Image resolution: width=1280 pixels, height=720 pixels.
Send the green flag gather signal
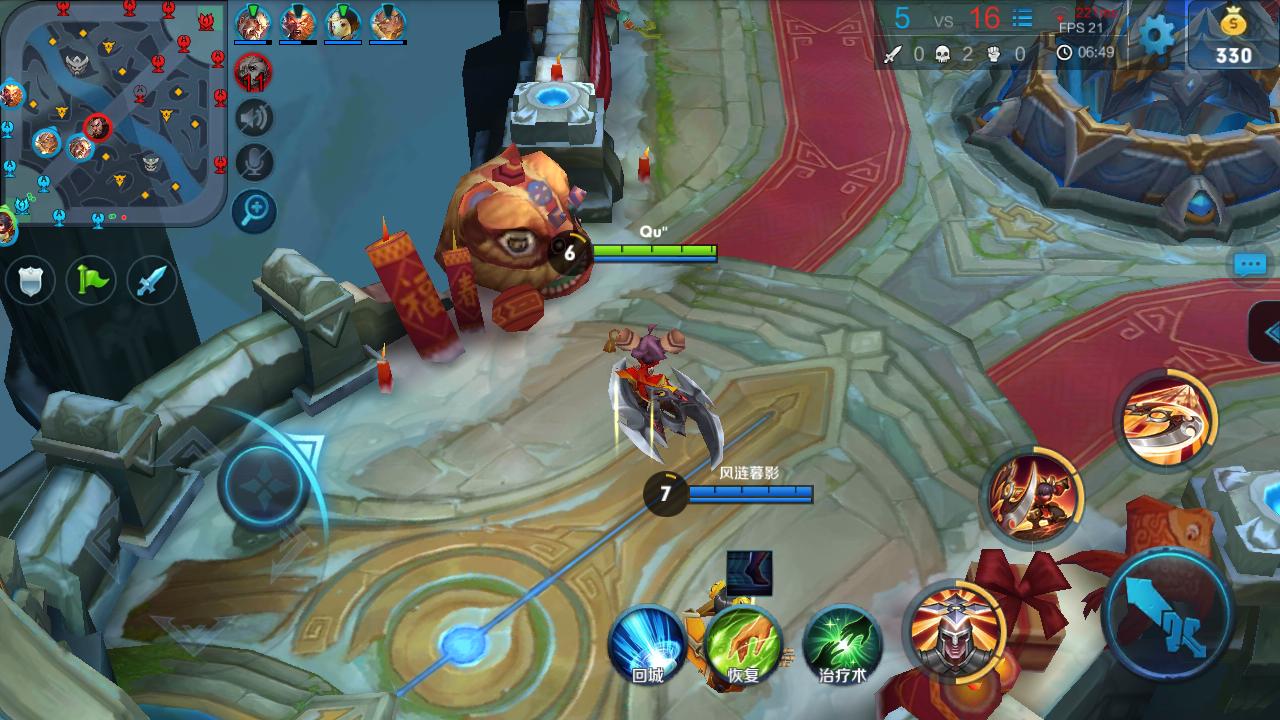click(x=91, y=282)
